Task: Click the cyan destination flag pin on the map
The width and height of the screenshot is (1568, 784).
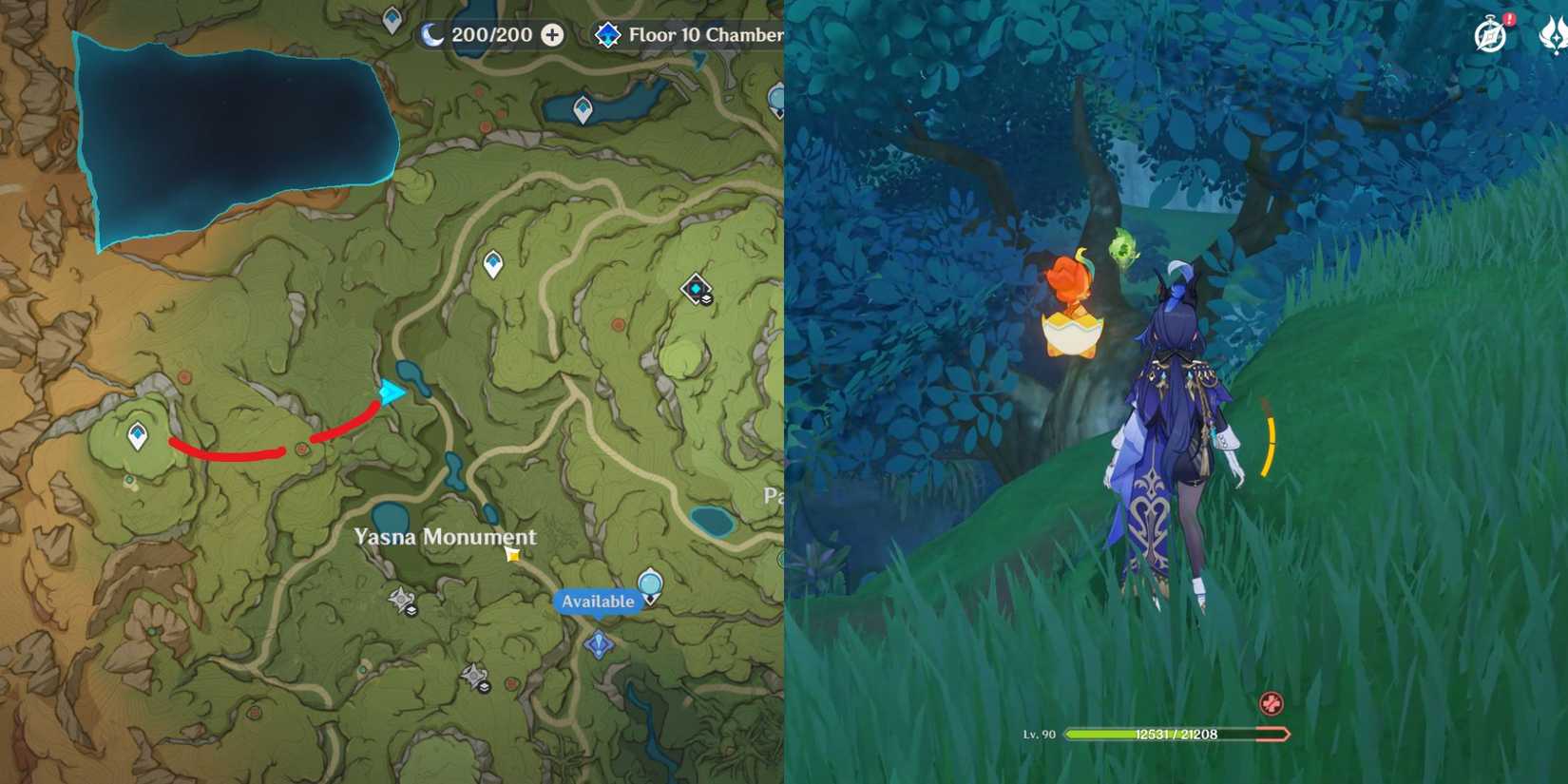Action: pyautogui.click(x=390, y=390)
